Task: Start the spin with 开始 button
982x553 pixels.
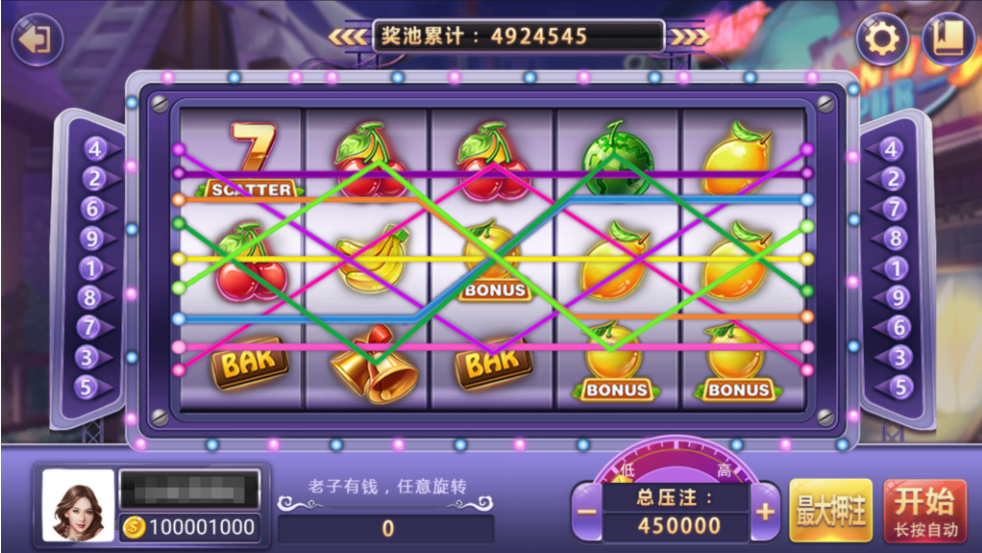Action: (x=925, y=511)
